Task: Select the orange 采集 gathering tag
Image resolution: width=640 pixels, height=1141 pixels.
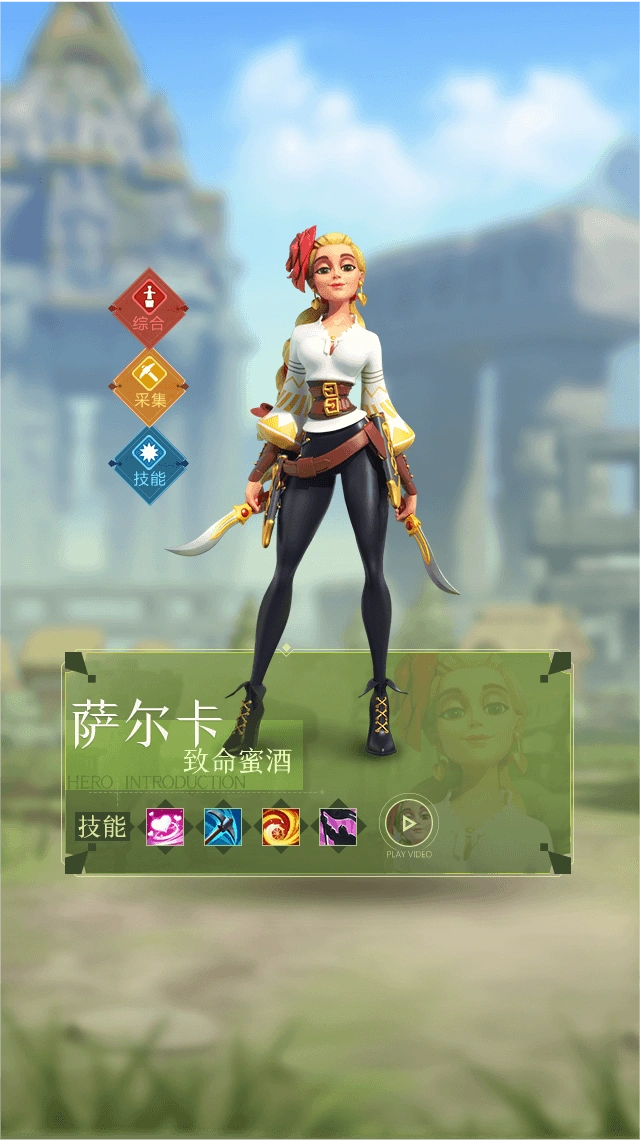Action: point(149,386)
